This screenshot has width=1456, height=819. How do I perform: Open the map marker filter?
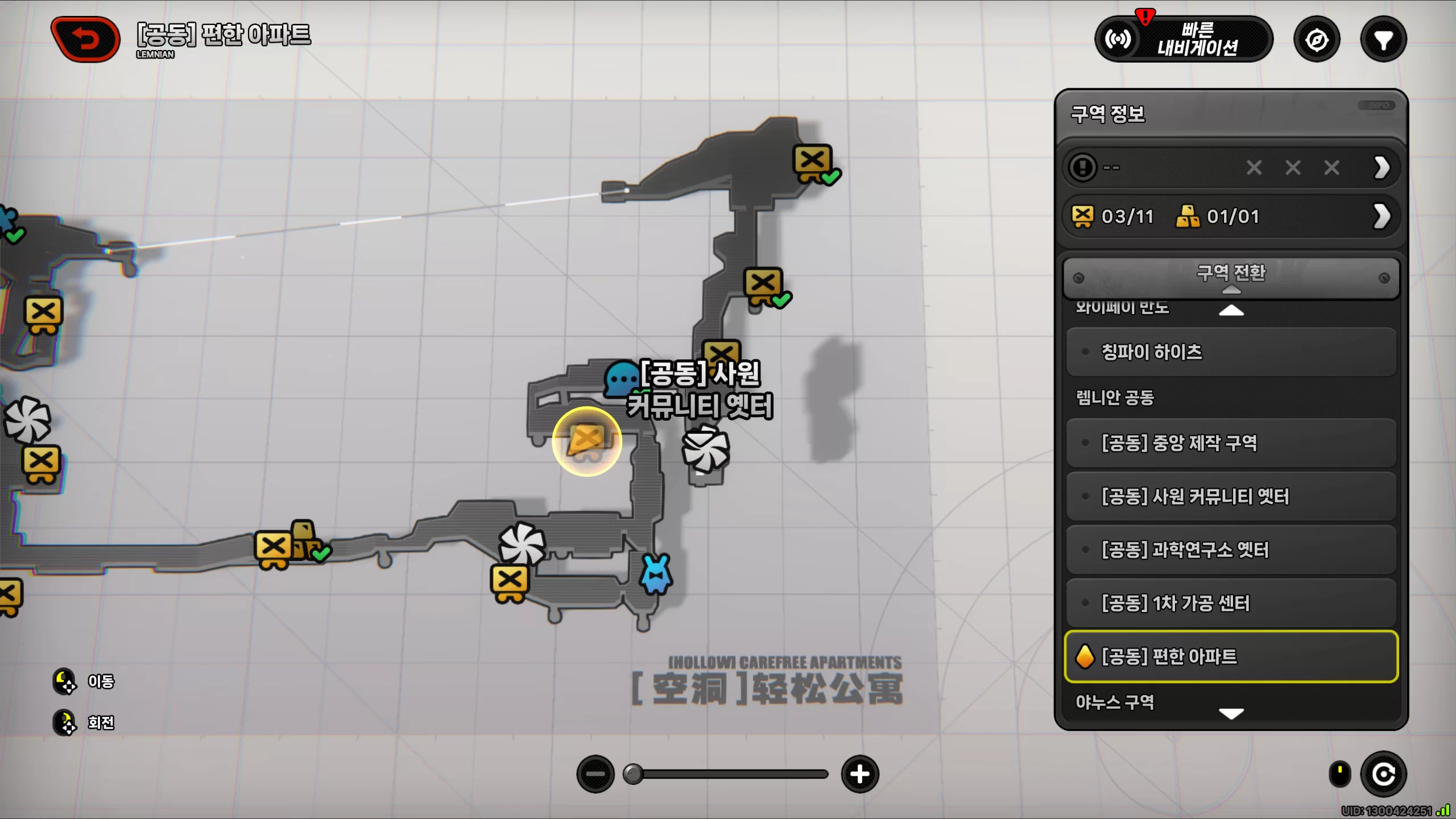1383,40
